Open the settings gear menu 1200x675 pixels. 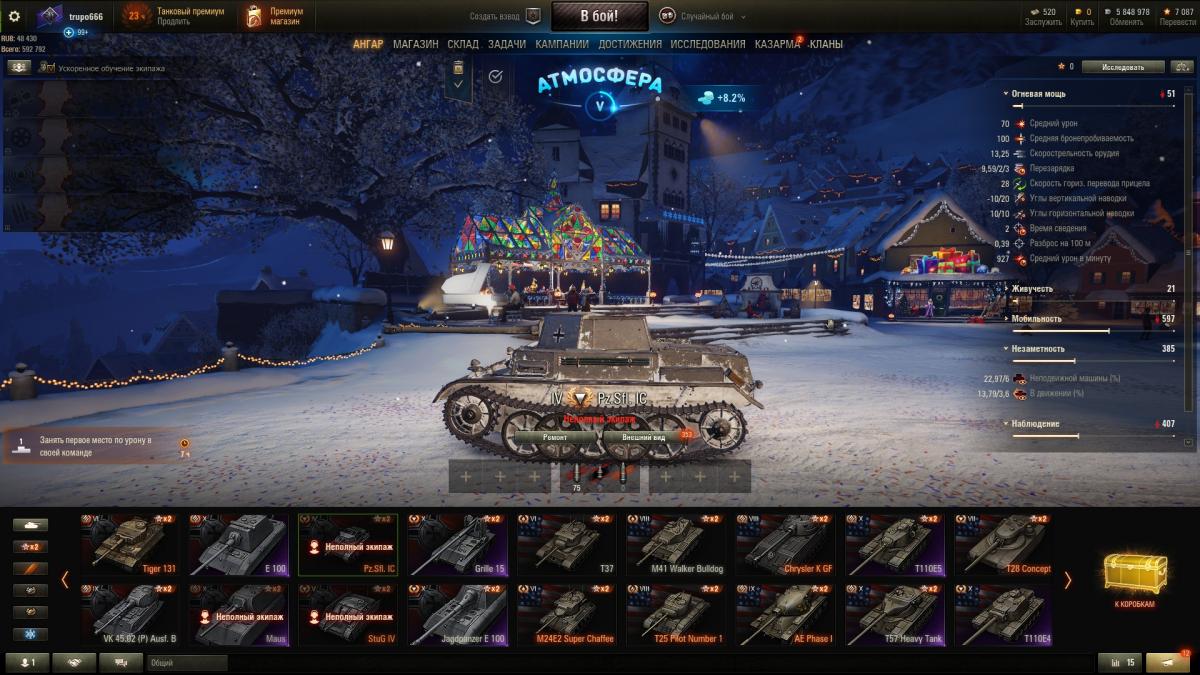click(14, 16)
